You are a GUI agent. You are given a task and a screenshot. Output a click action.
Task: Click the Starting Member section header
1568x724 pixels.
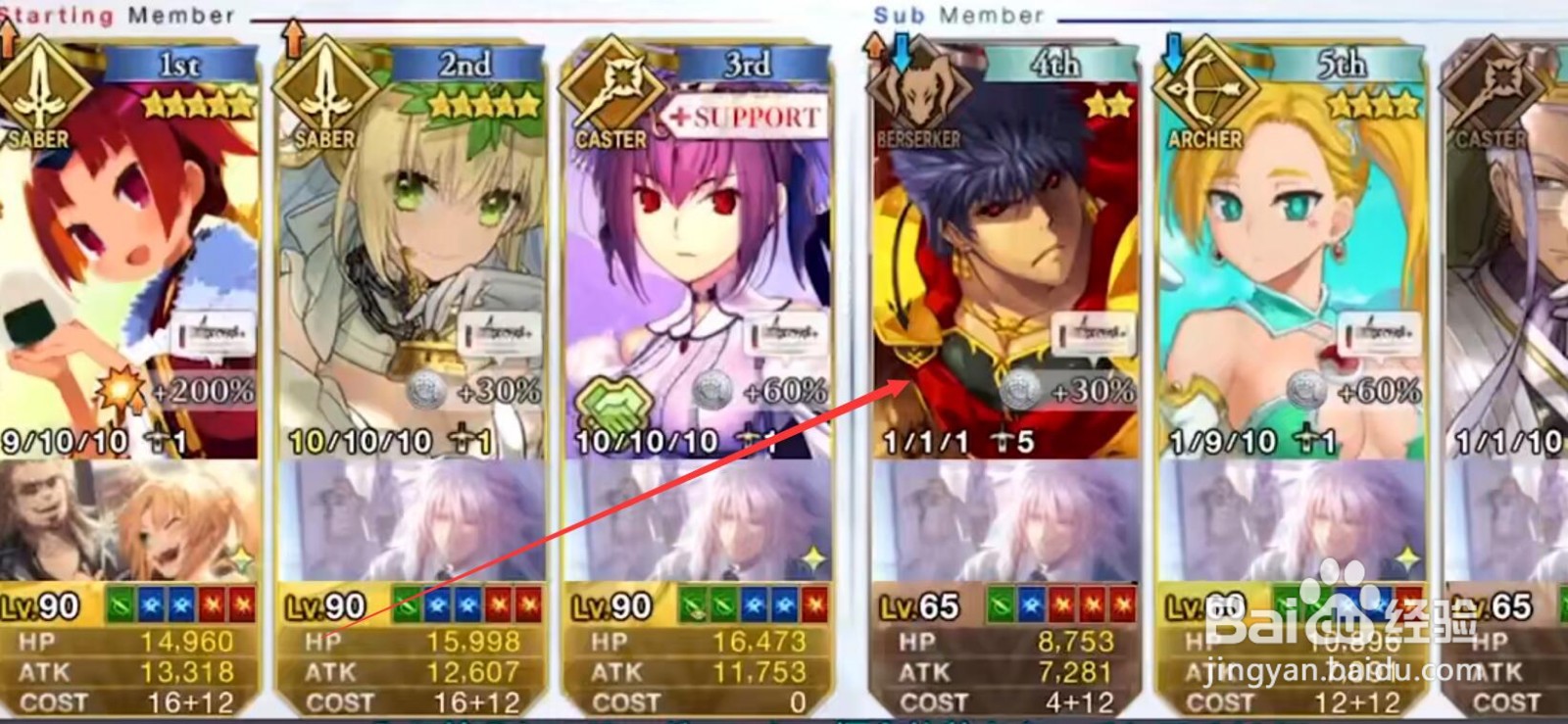[108, 15]
